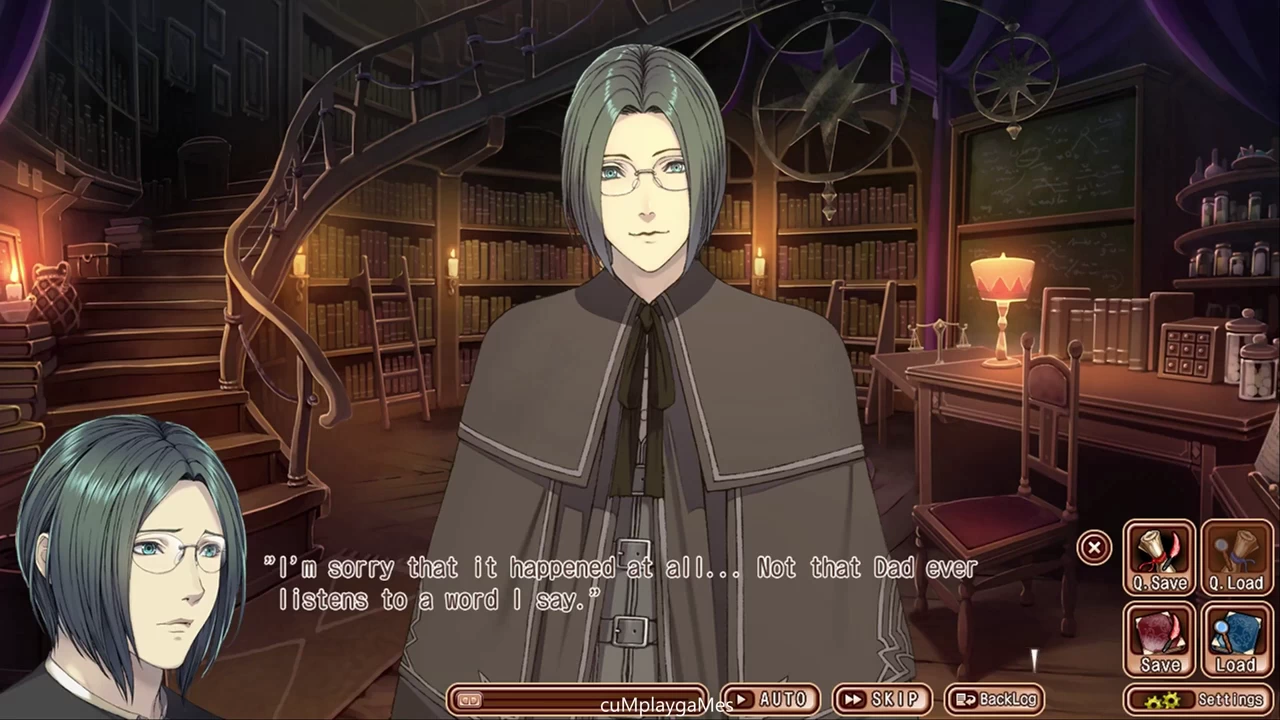Activate the SKIP button
Image resolution: width=1280 pixels, height=720 pixels.
[881, 699]
